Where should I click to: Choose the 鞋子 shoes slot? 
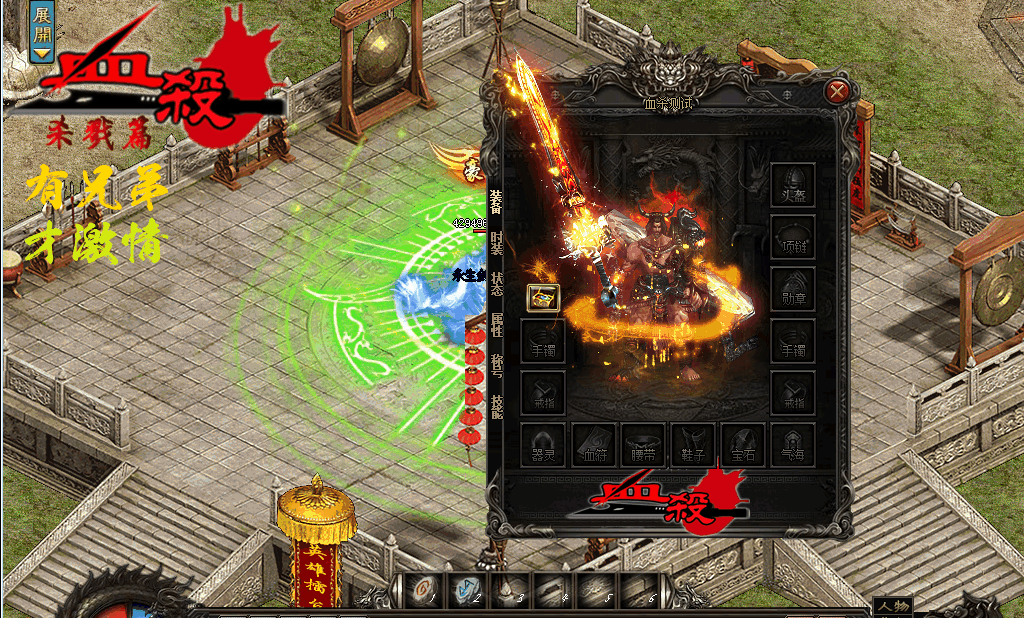tap(693, 445)
